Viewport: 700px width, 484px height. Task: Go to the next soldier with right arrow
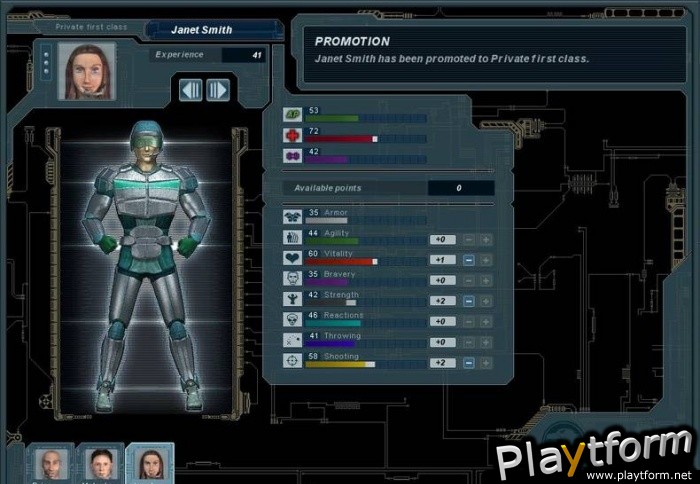click(x=218, y=90)
